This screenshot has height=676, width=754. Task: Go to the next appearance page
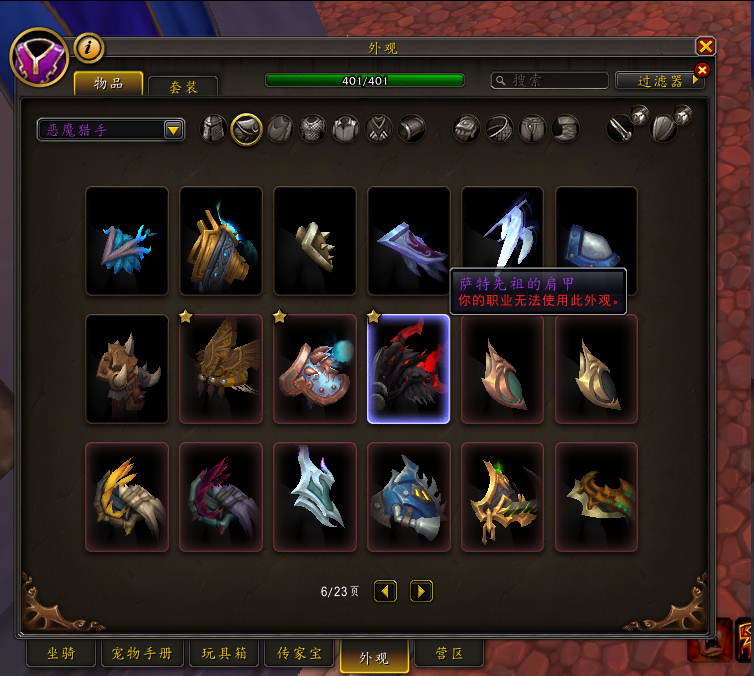point(421,591)
